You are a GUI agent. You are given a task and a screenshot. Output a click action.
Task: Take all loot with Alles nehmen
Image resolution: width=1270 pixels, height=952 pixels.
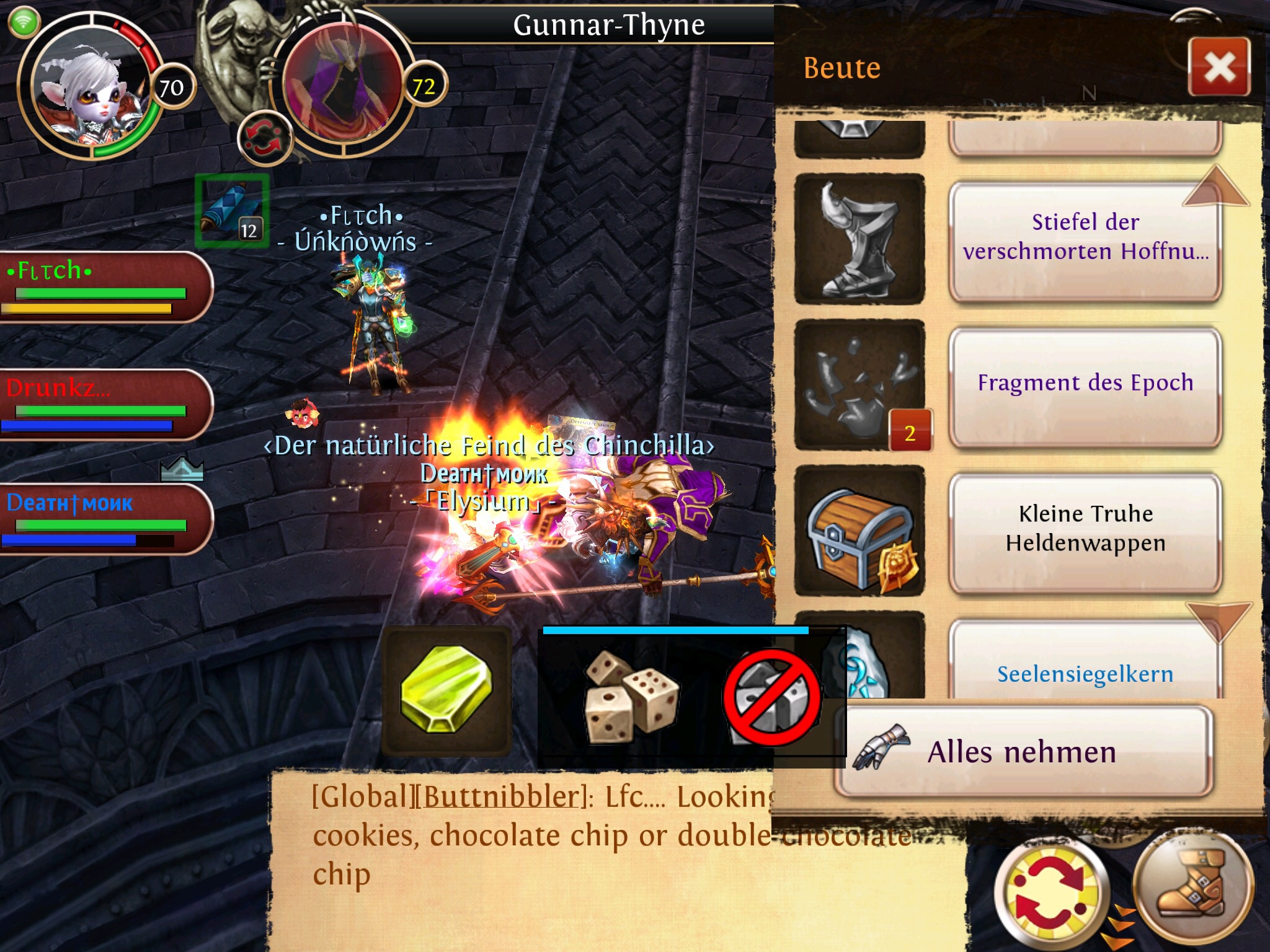(1023, 752)
